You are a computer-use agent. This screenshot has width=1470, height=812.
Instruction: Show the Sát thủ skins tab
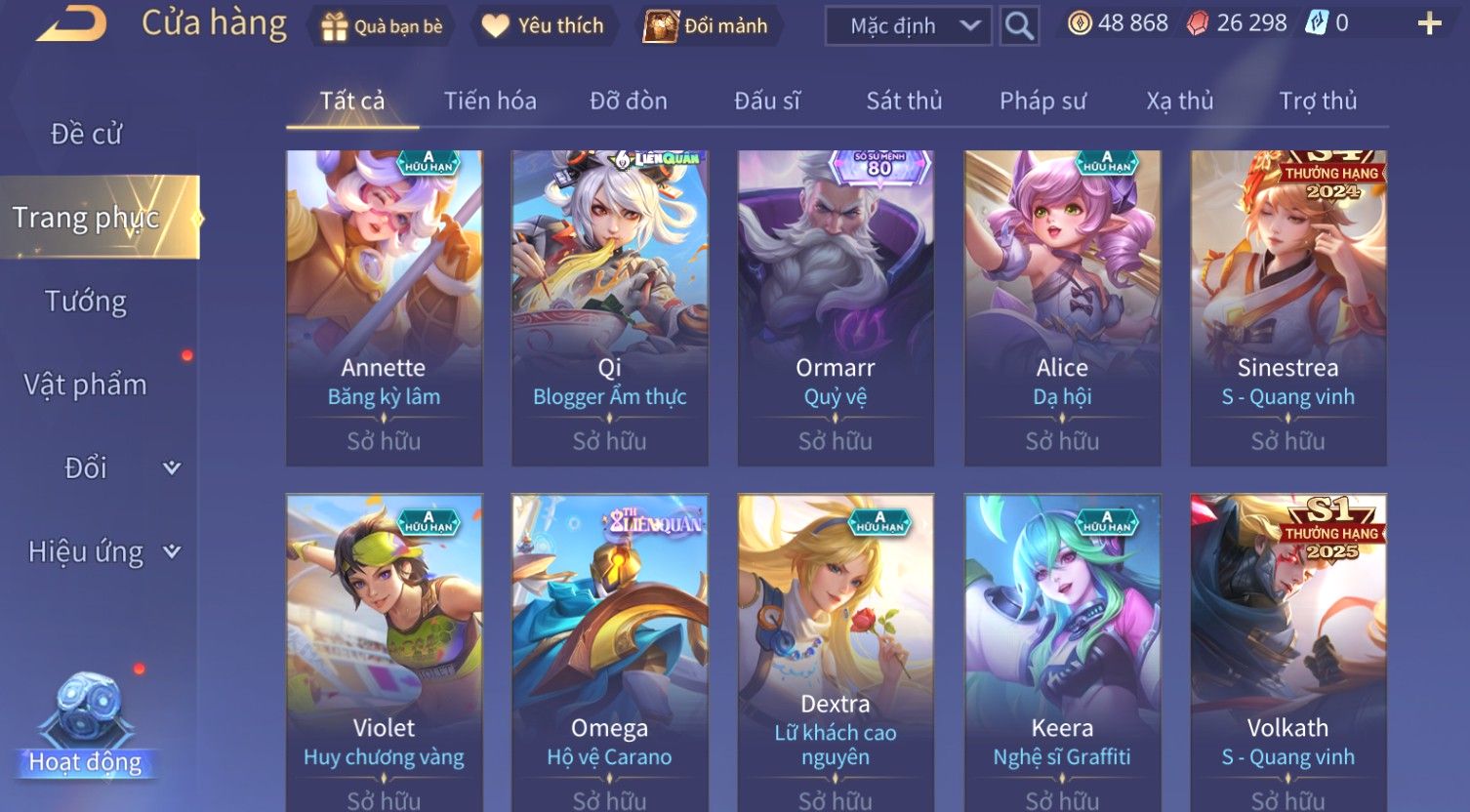coord(904,101)
